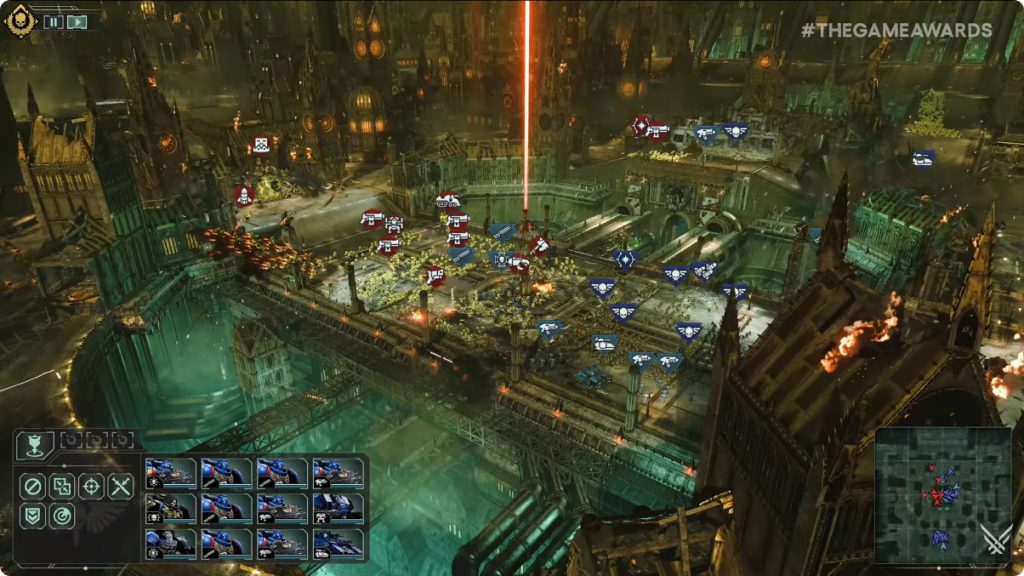Click the stop command (crossed circle) icon
Image resolution: width=1024 pixels, height=576 pixels.
tap(33, 487)
